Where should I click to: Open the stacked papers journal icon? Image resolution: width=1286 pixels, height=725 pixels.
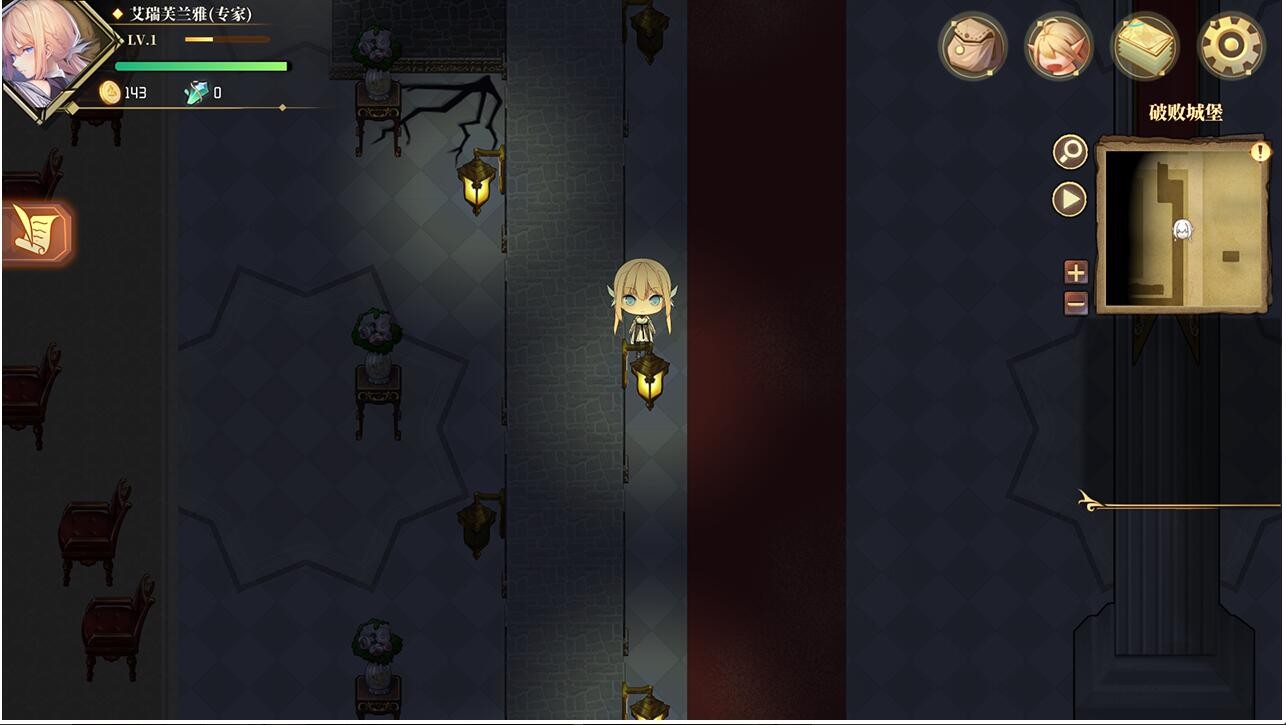(1145, 45)
